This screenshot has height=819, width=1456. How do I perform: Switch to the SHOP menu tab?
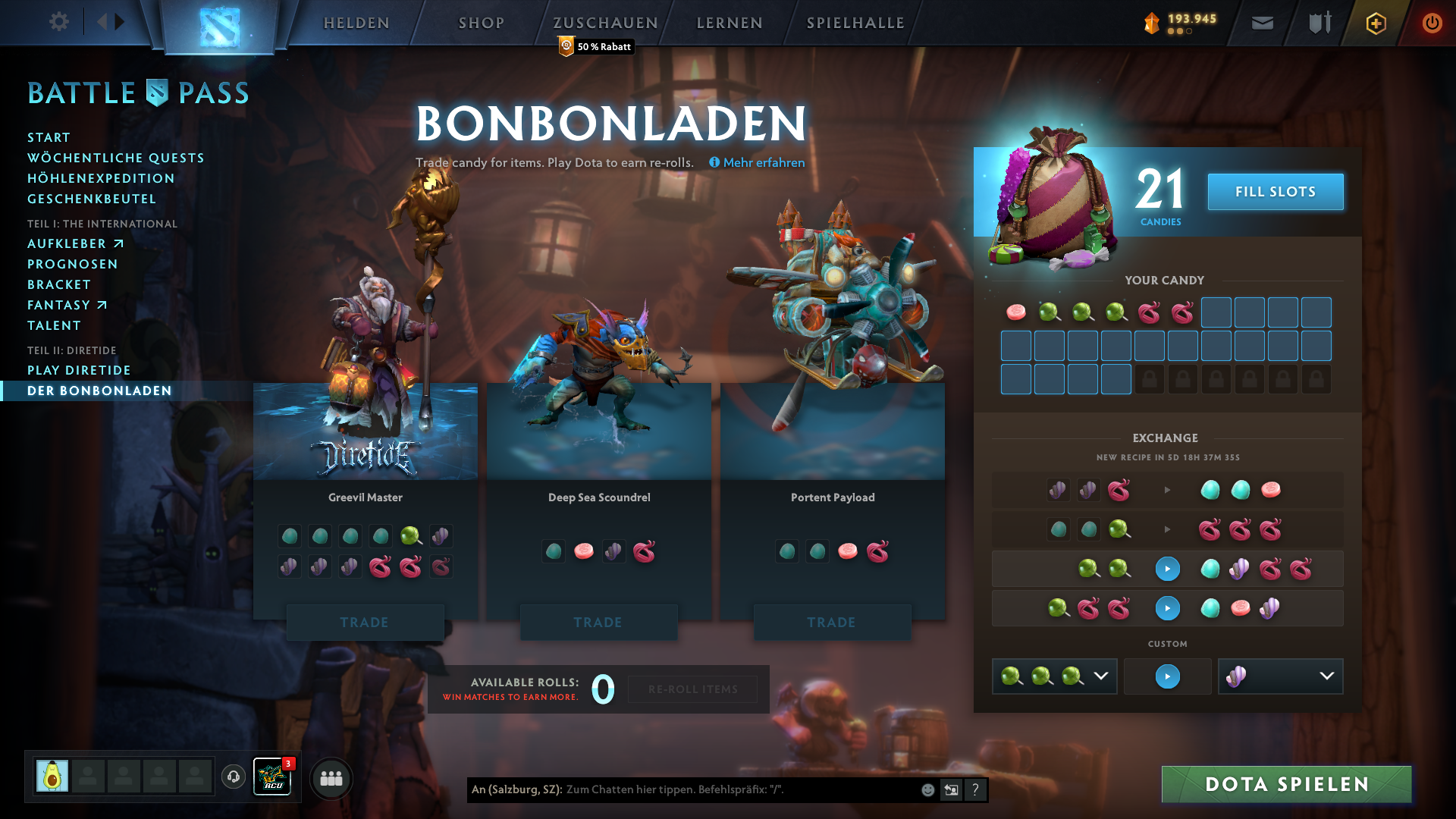479,23
